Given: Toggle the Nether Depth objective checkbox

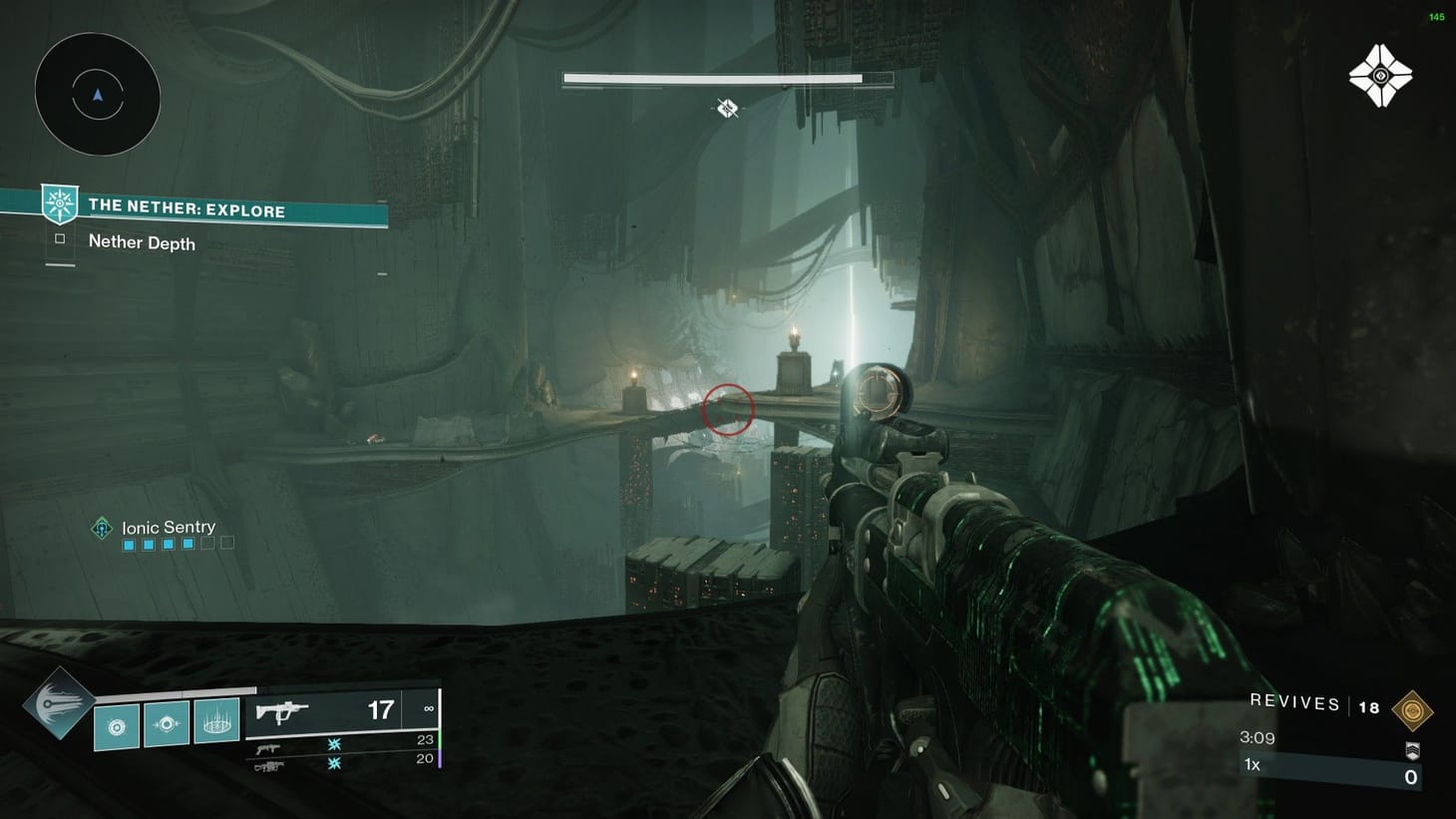Looking at the screenshot, I should (60, 238).
